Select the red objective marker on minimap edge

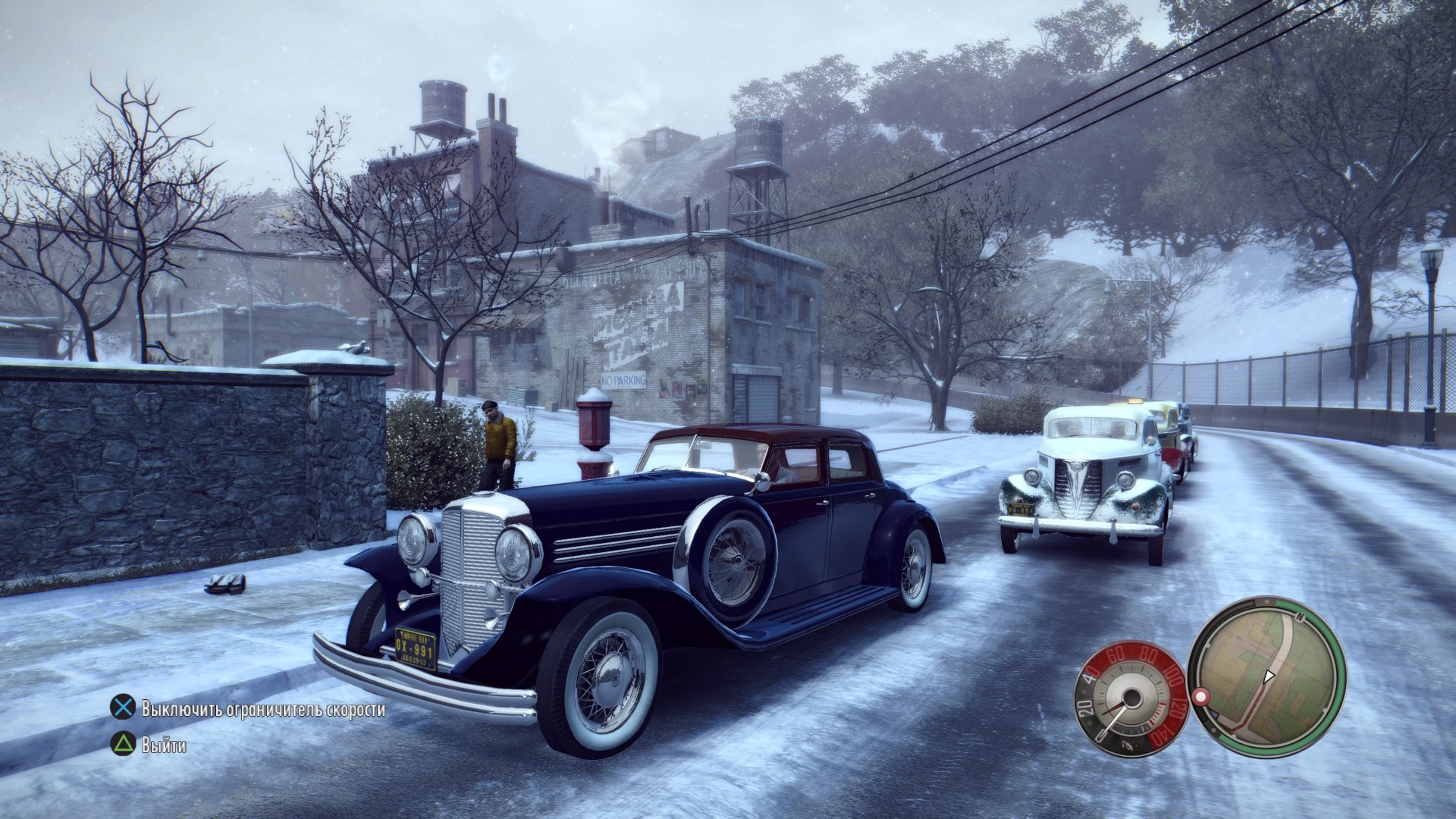1200,696
